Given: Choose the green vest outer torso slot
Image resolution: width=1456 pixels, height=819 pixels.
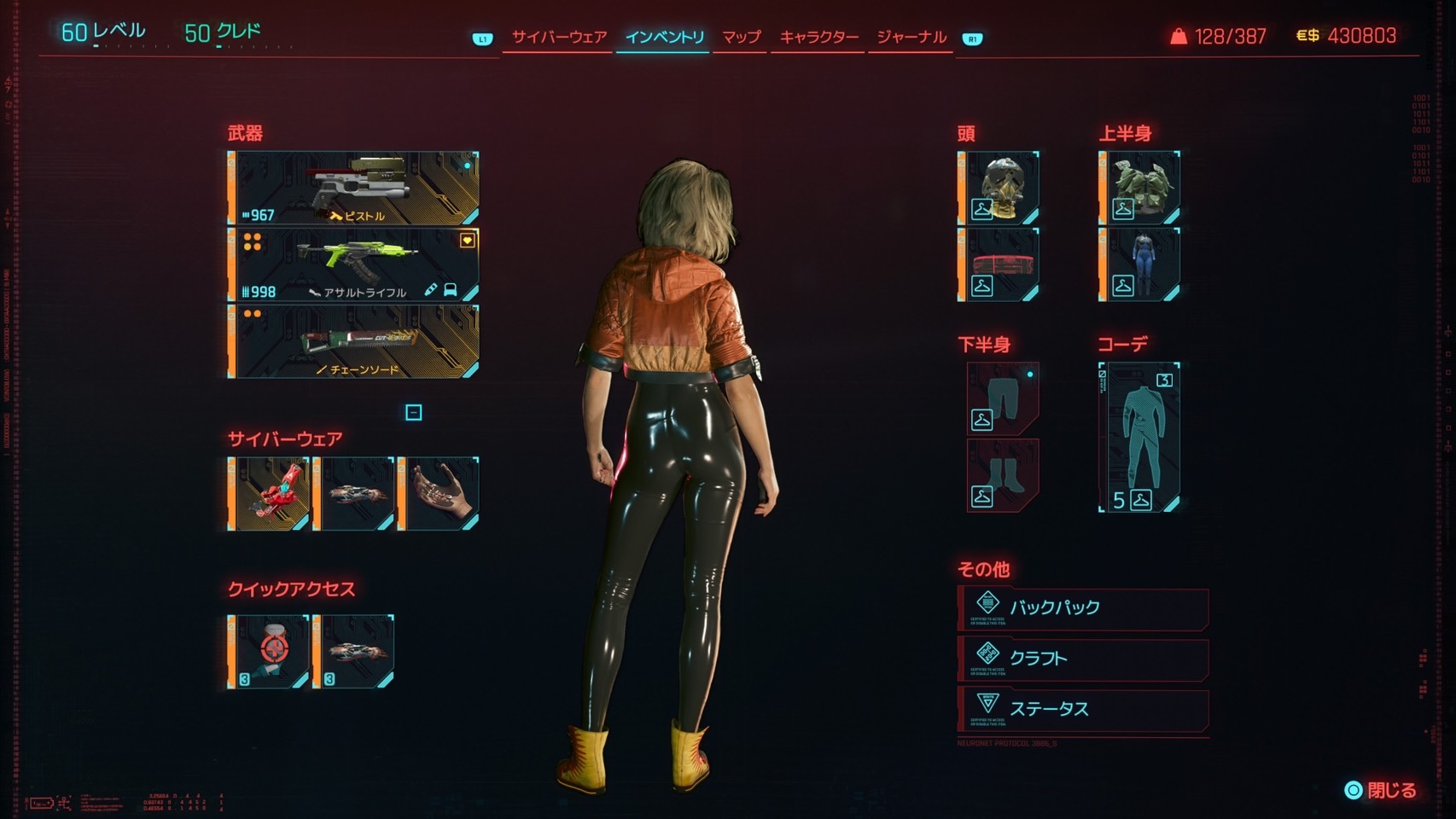Looking at the screenshot, I should tap(1139, 189).
